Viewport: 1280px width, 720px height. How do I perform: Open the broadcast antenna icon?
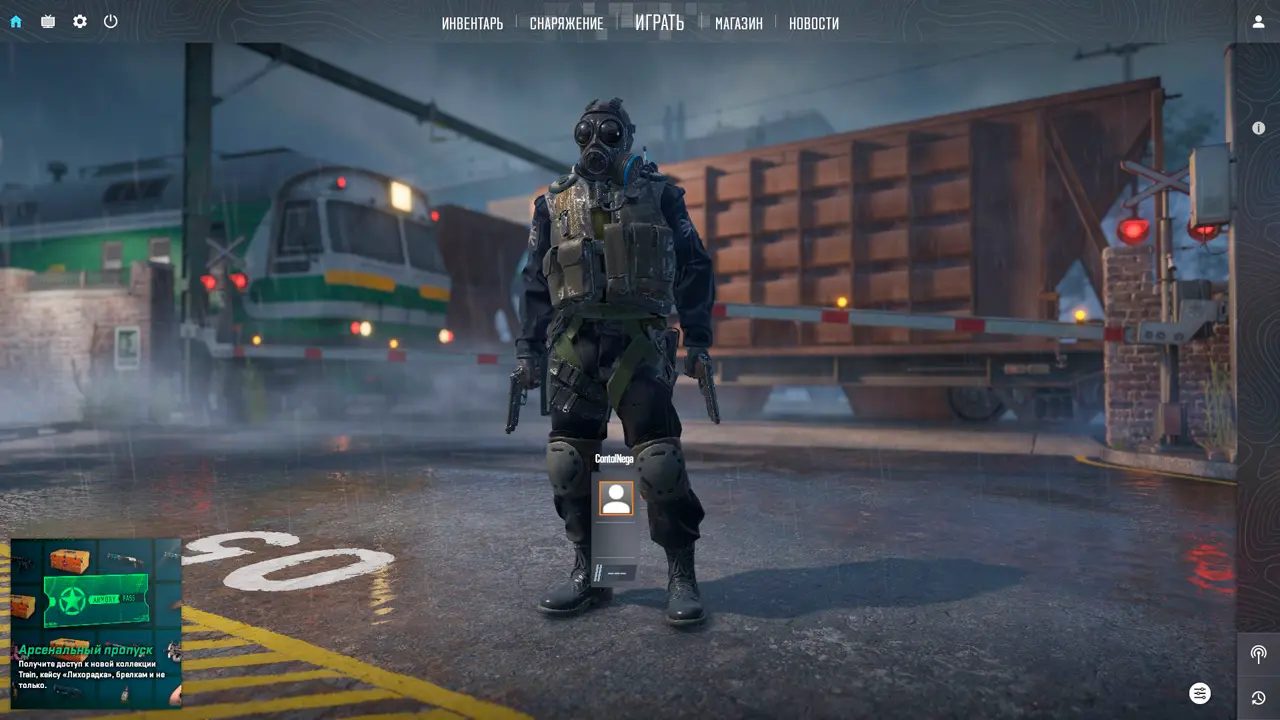[x=1258, y=655]
